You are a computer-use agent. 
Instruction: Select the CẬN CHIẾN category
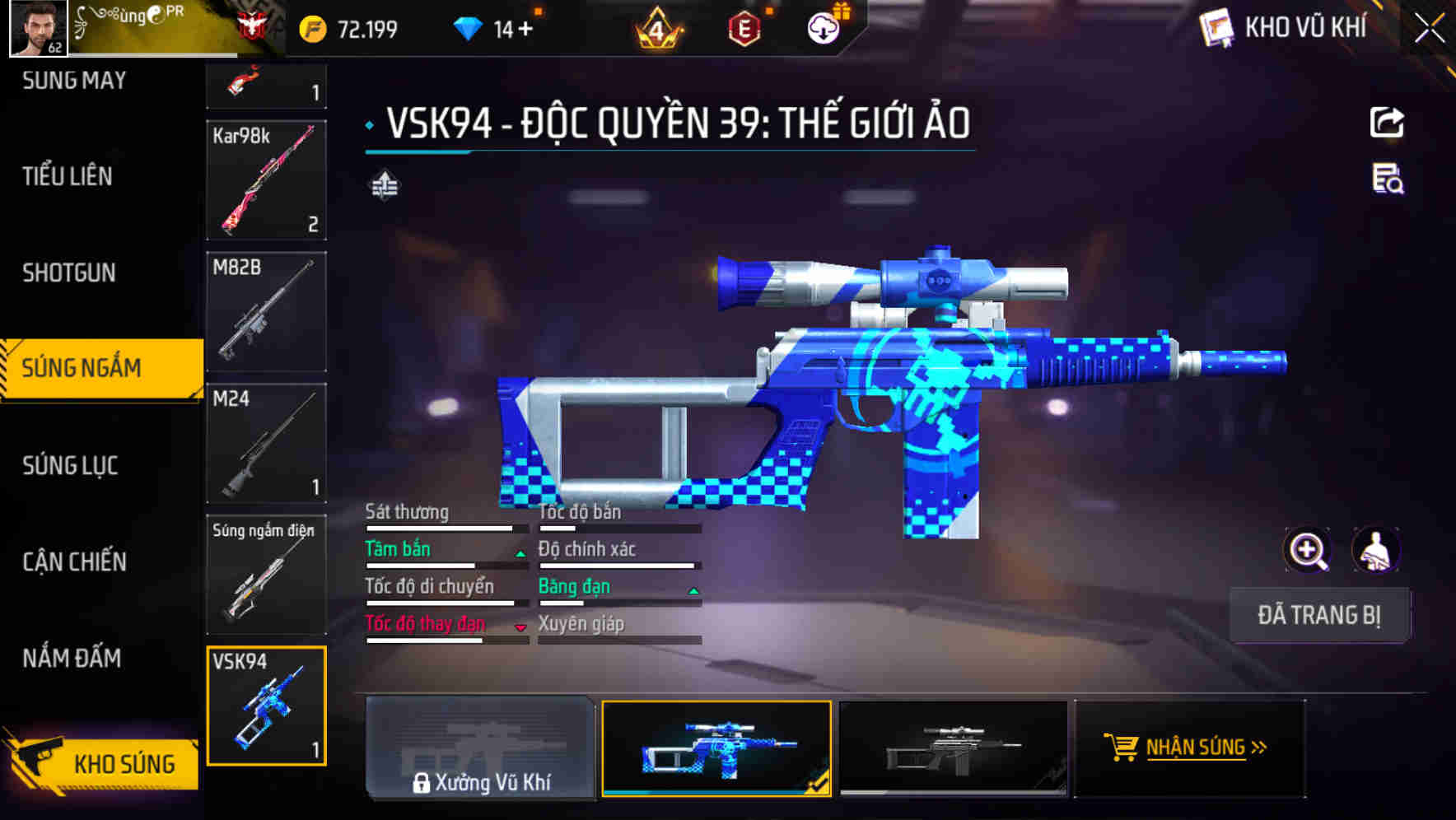[x=74, y=562]
